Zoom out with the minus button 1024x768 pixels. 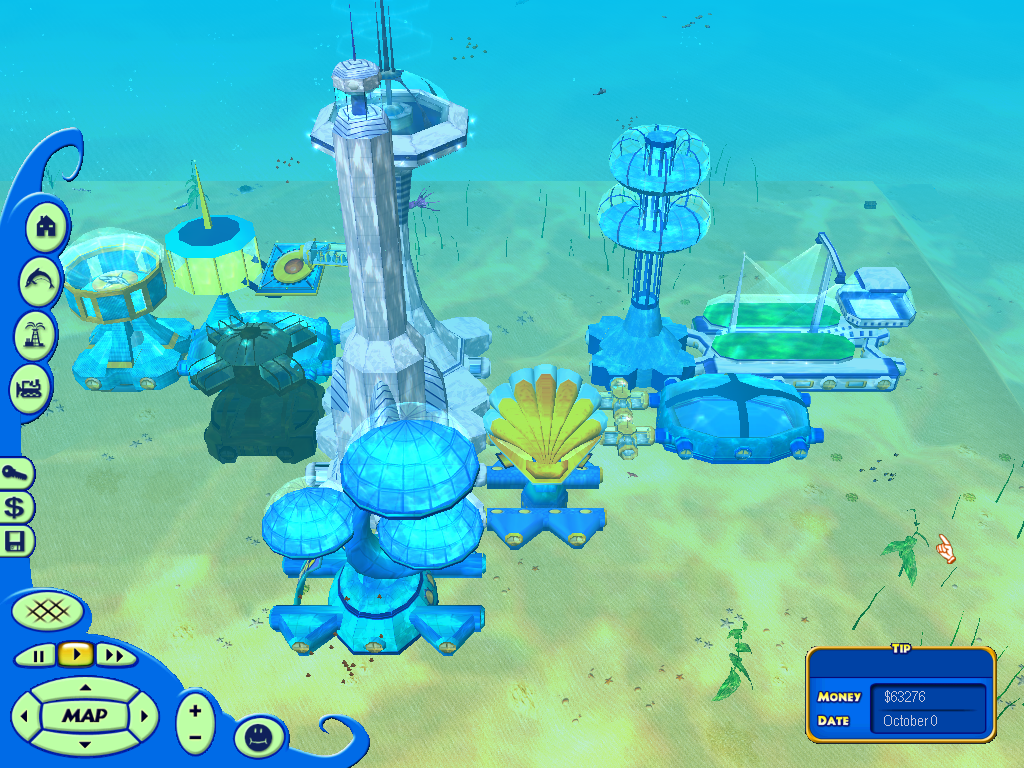[195, 737]
